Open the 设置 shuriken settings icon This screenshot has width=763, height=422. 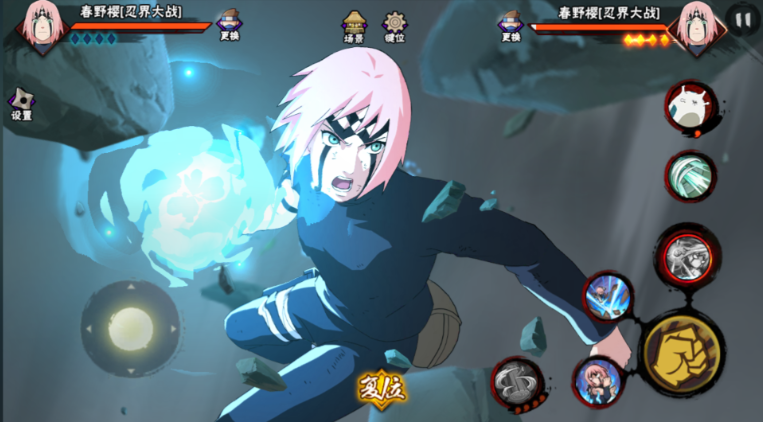[22, 101]
